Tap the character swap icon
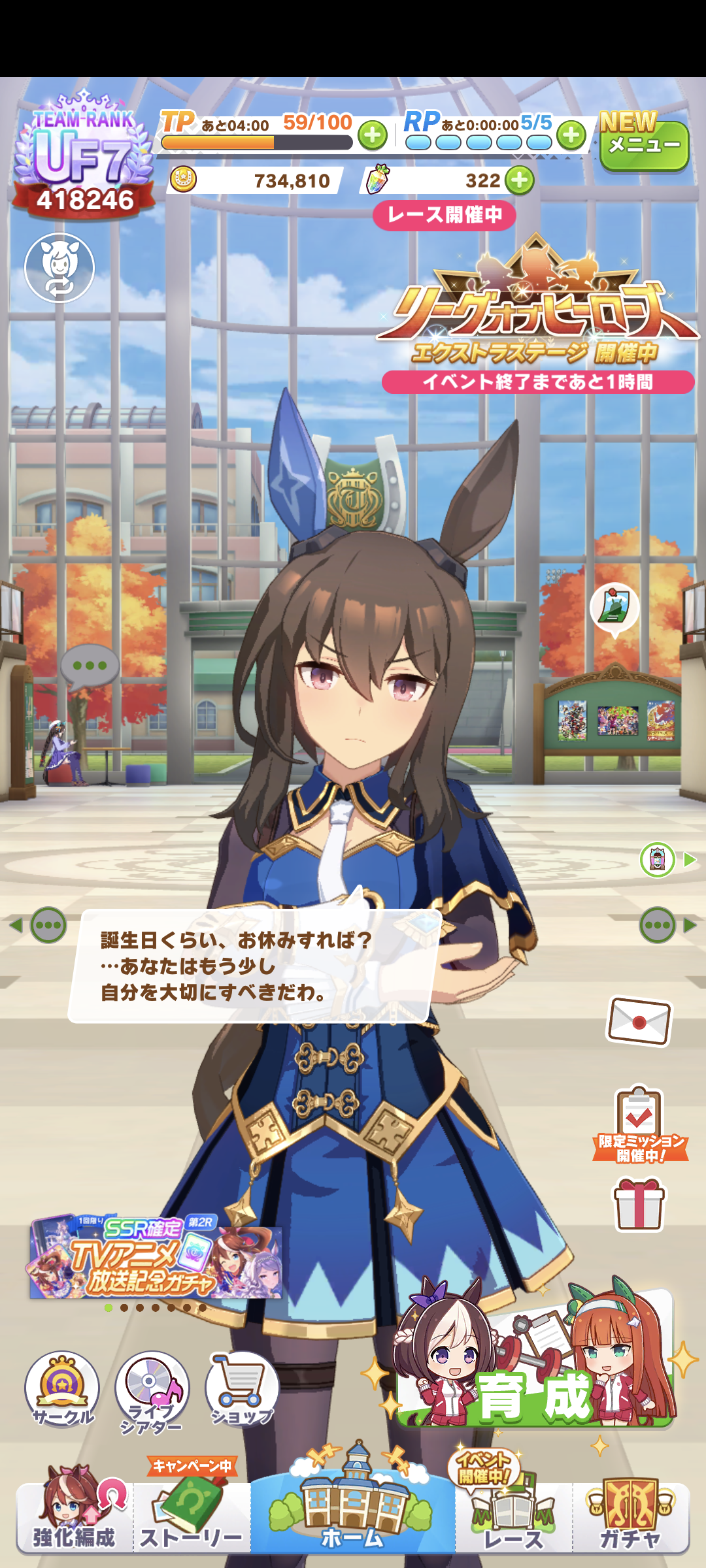Viewport: 706px width, 1568px height. pyautogui.click(x=59, y=268)
